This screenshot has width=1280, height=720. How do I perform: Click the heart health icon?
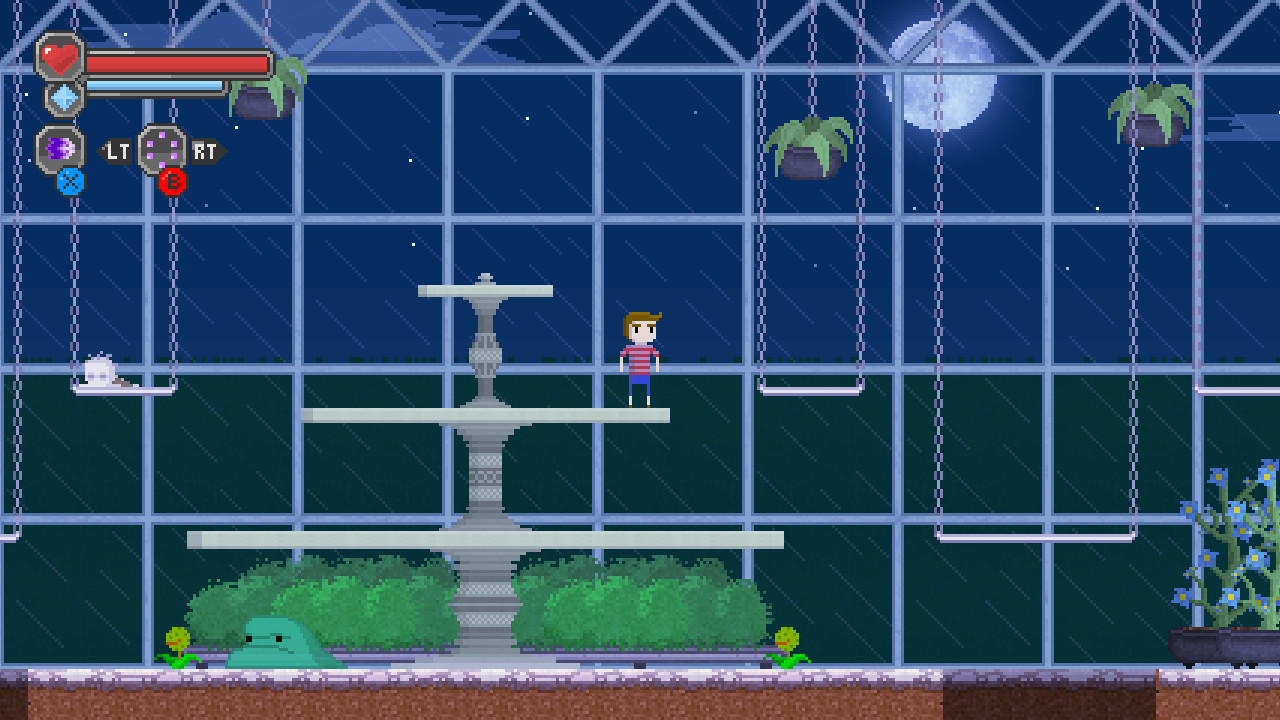point(60,57)
